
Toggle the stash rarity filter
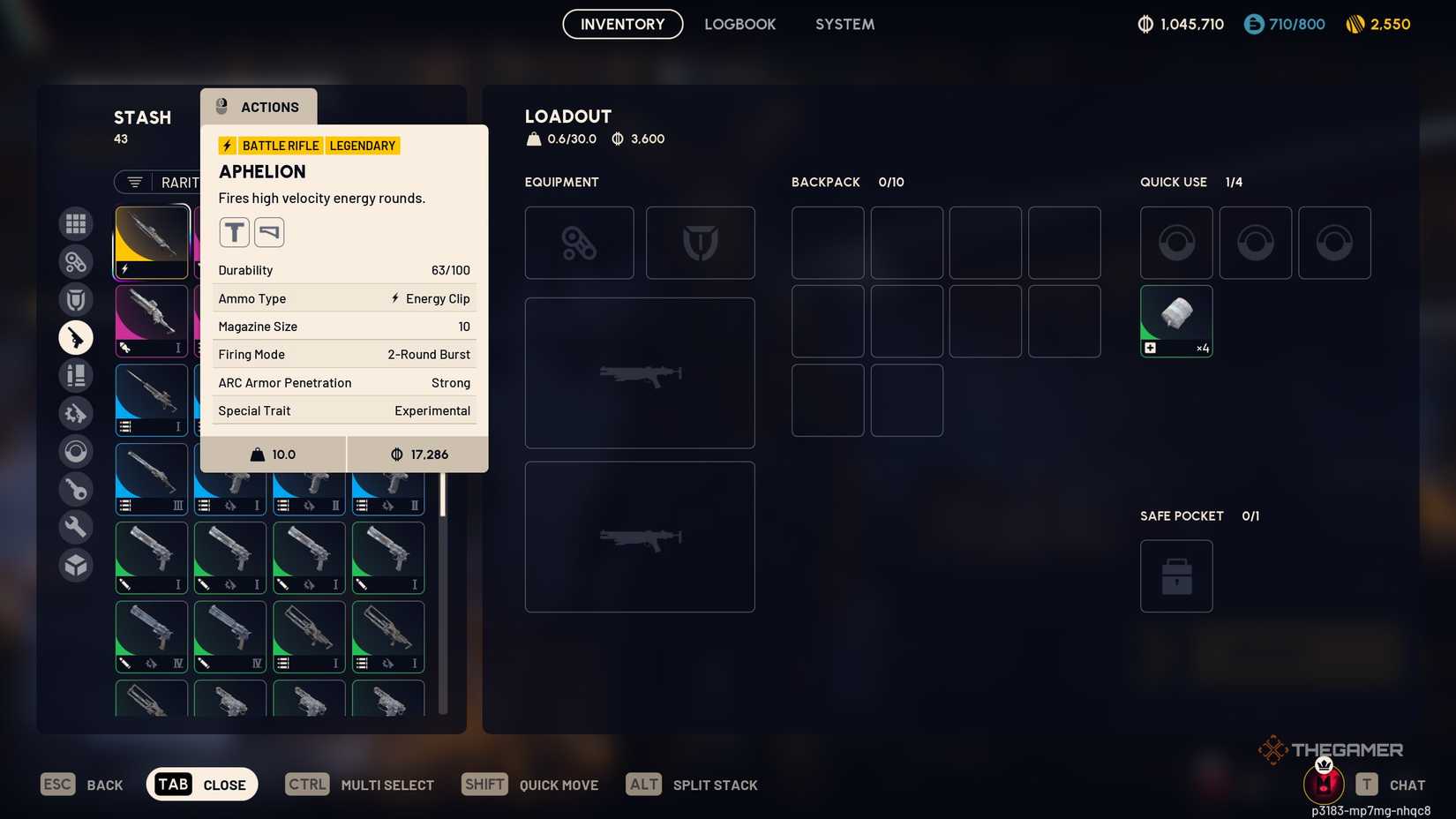pyautogui.click(x=133, y=183)
